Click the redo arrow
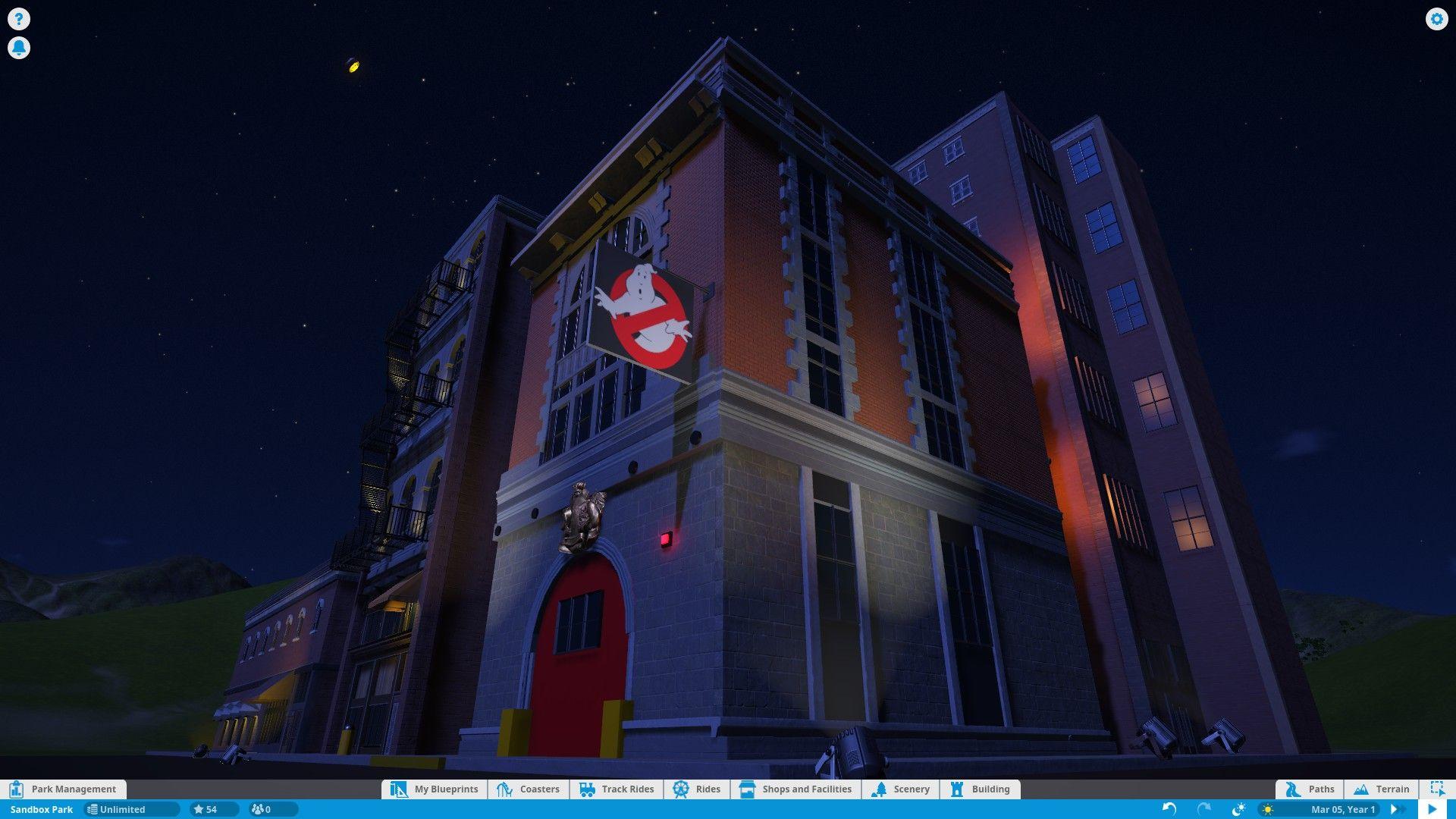 [x=1203, y=809]
